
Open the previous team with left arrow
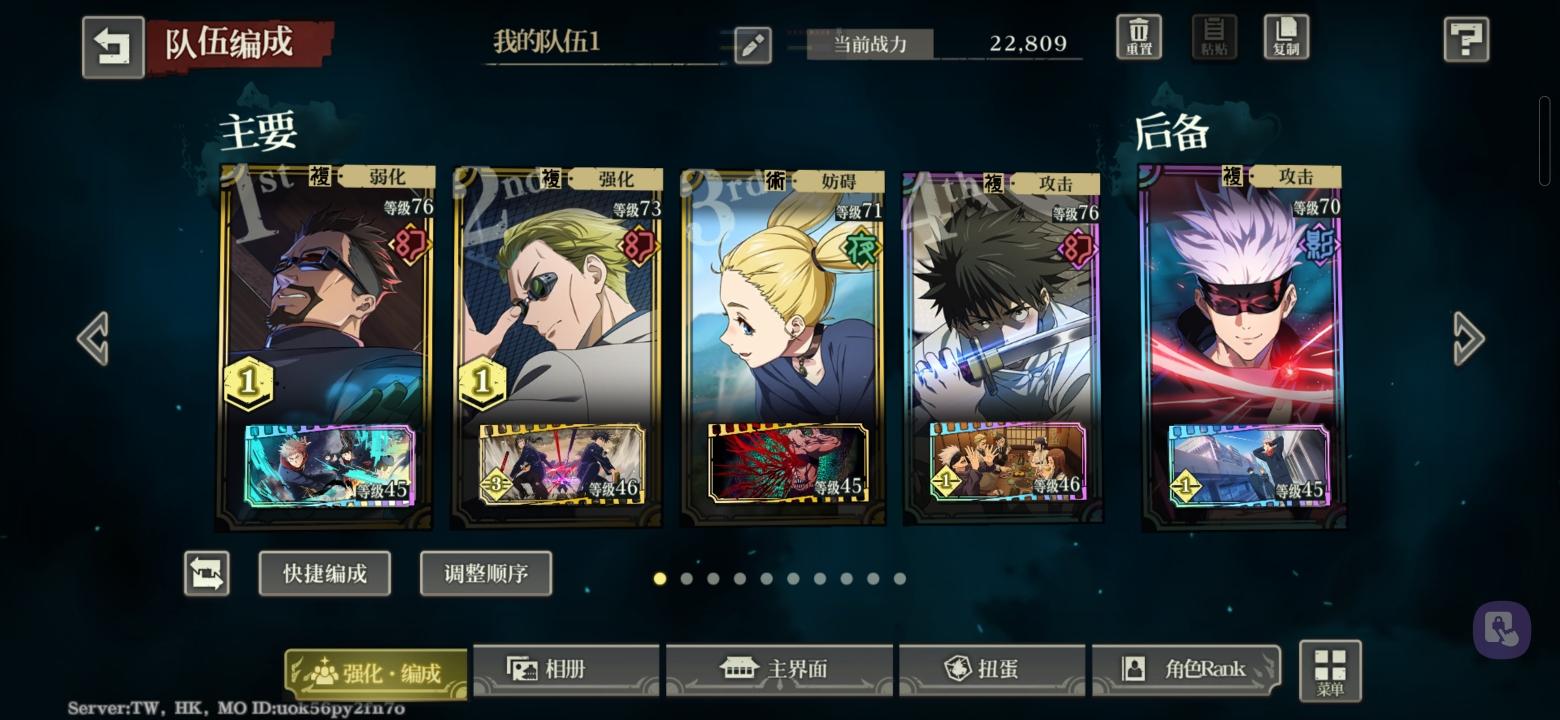tap(93, 338)
